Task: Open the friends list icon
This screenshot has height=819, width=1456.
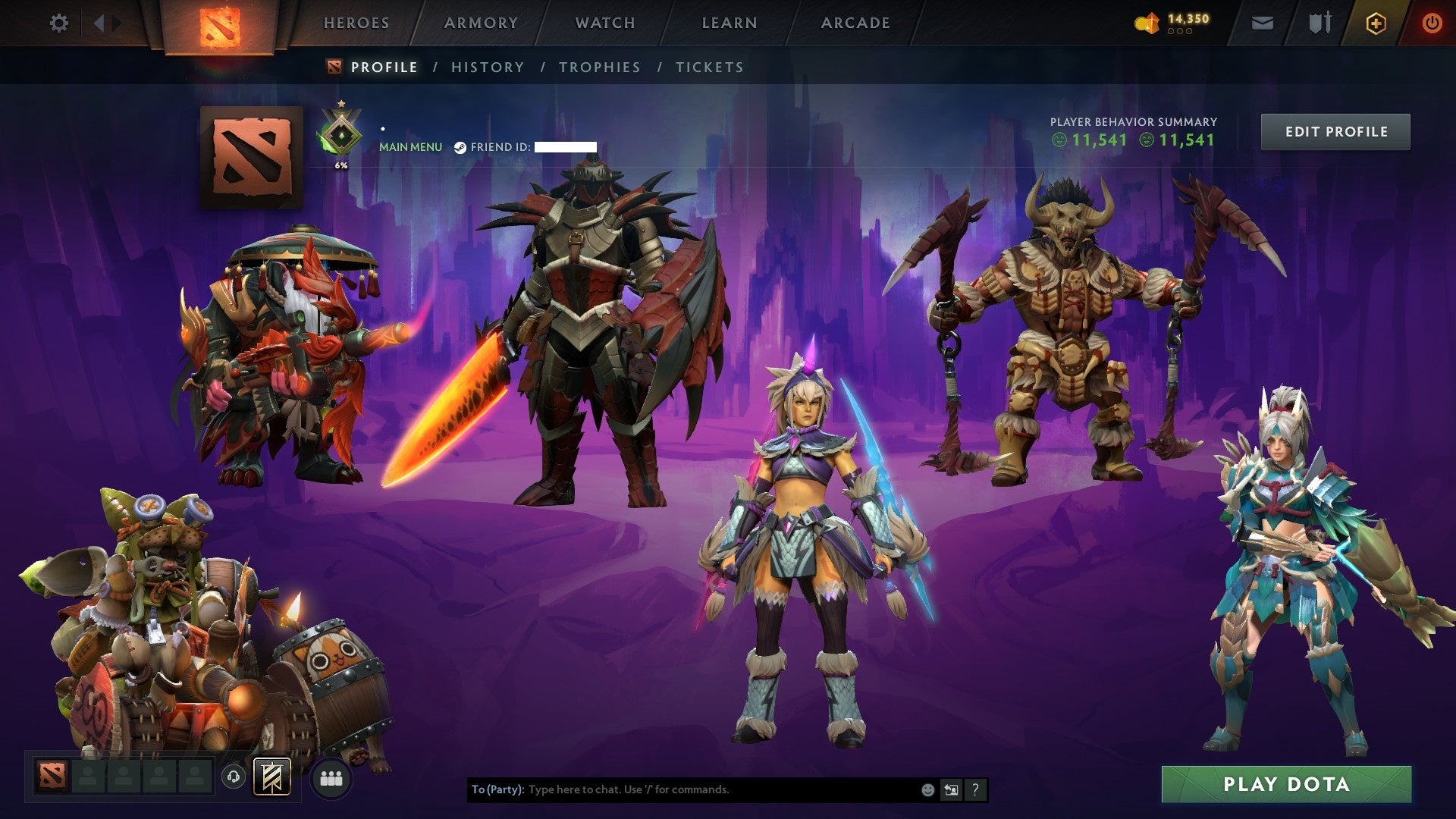Action: point(330,778)
